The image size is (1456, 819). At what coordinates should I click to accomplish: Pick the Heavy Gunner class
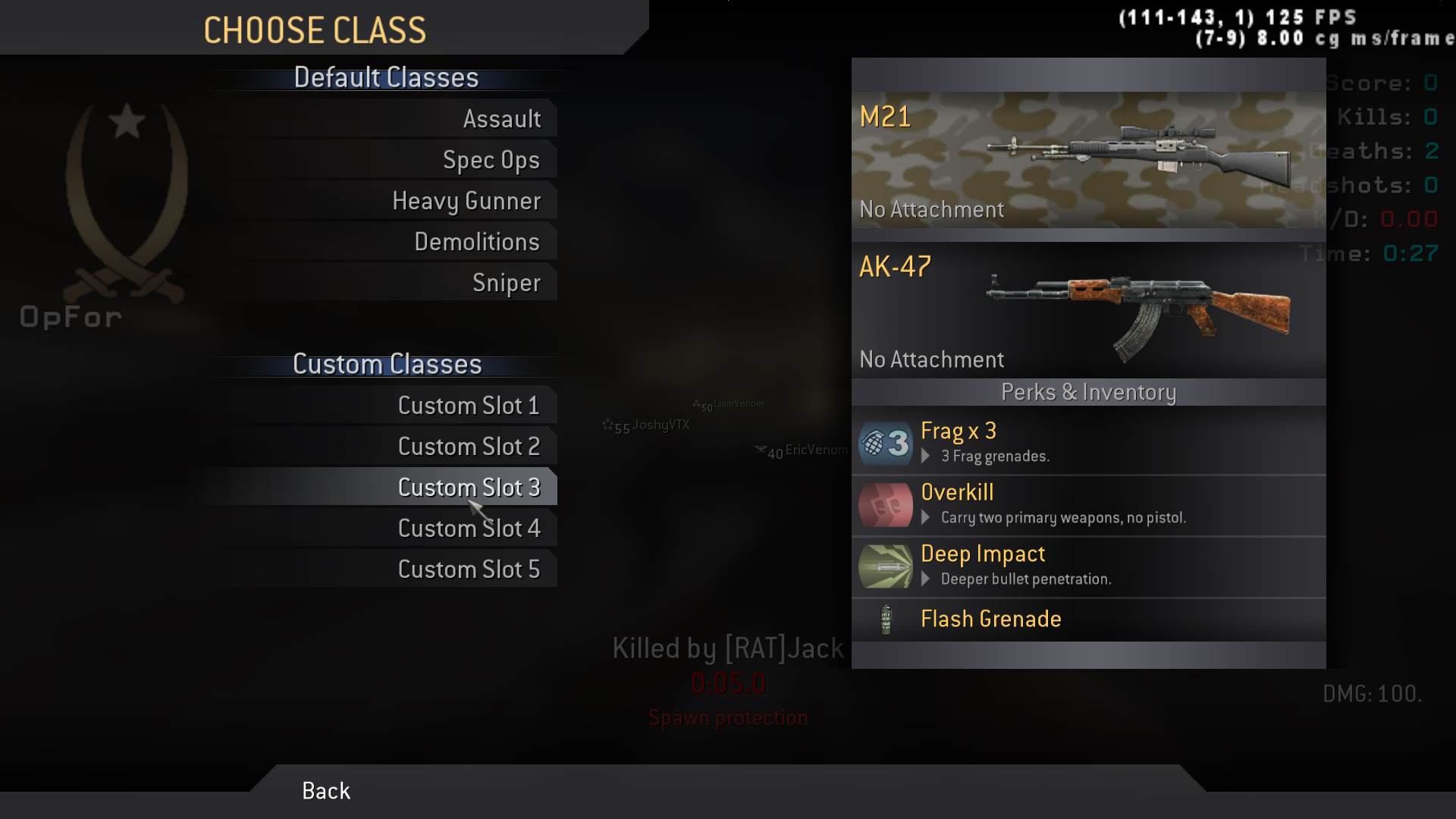[x=466, y=201]
